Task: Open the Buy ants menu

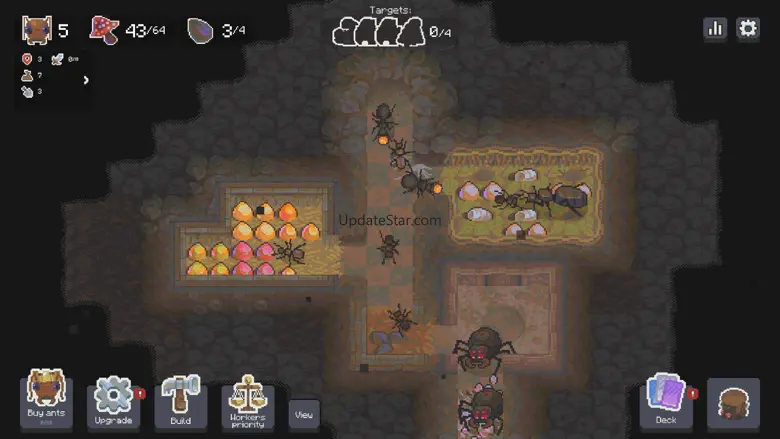Action: (46, 400)
